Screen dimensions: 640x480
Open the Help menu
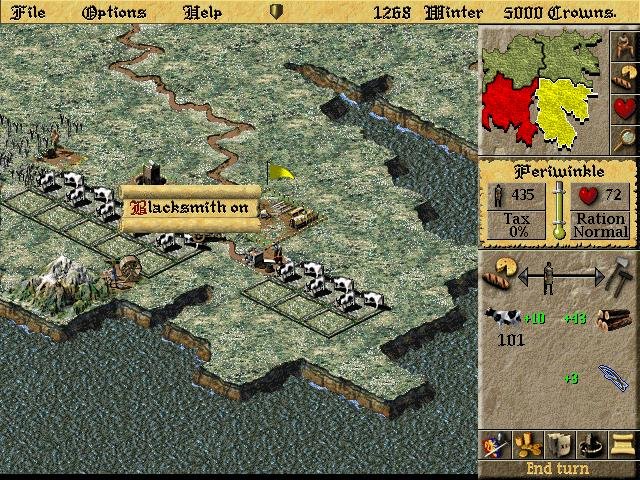203,12
